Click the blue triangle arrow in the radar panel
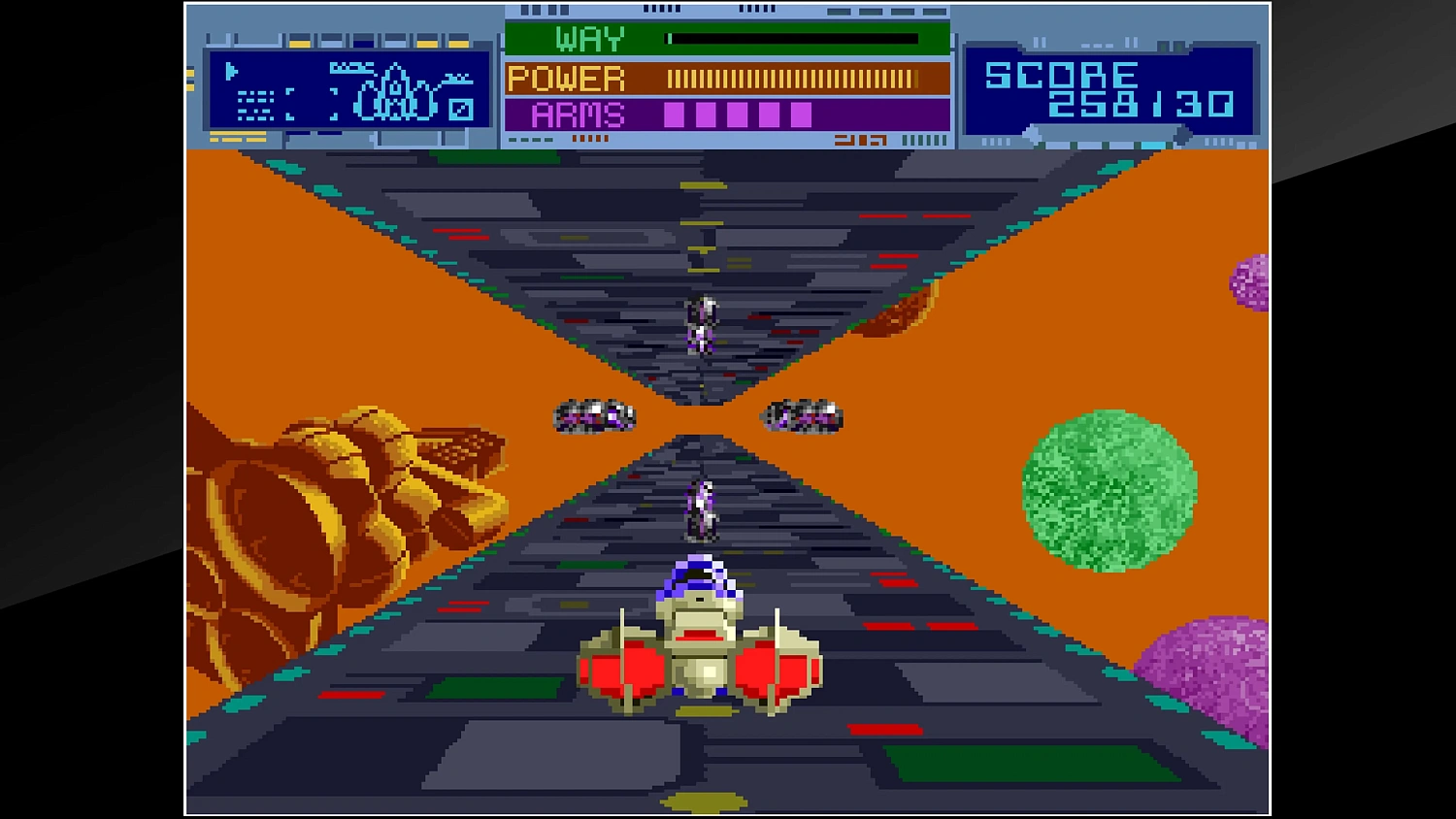This screenshot has width=1456, height=819. tap(231, 71)
